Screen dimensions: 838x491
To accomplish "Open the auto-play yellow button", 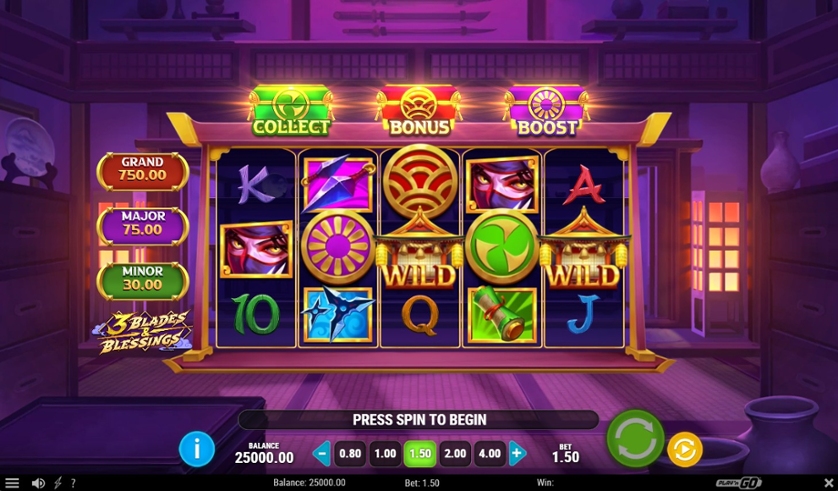I will 684,449.
